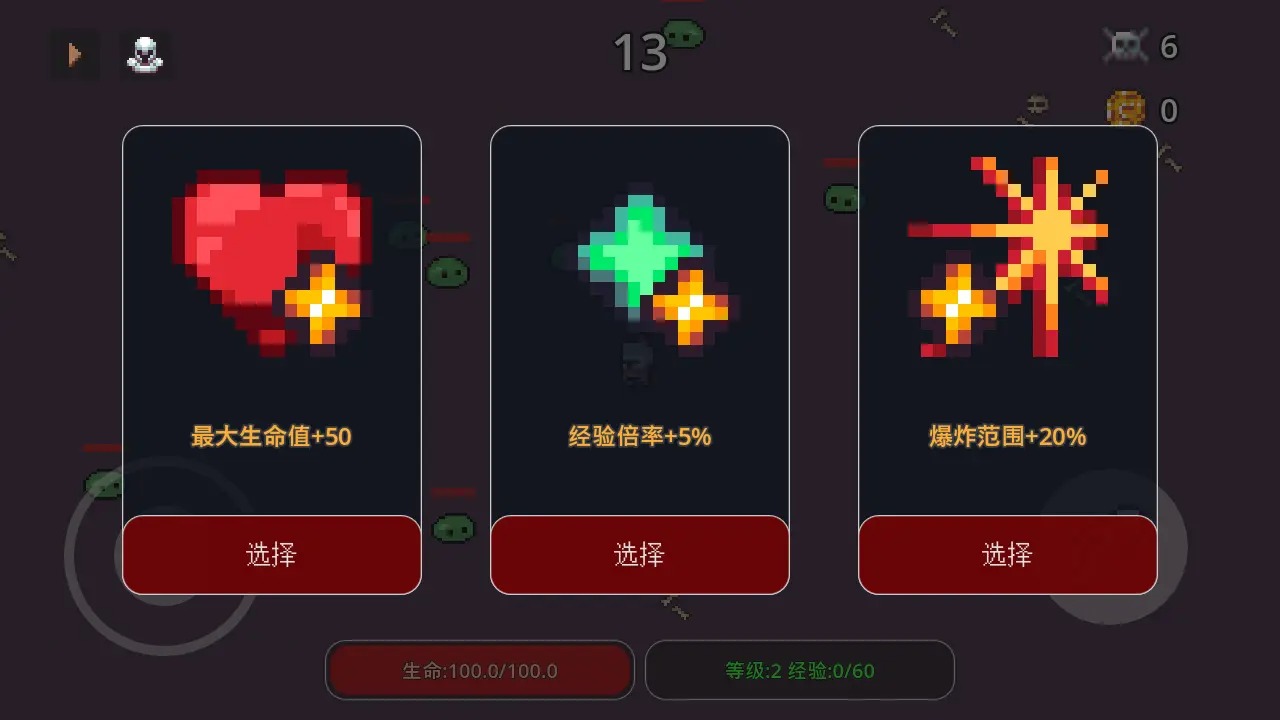Click the explosion burst upgrade icon

[x=1050, y=230]
